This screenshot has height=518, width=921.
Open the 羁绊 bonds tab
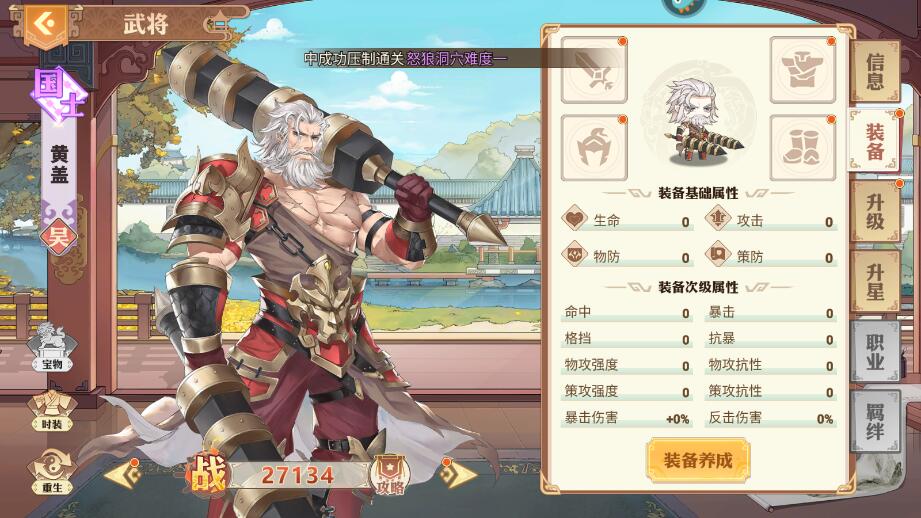pyautogui.click(x=875, y=420)
